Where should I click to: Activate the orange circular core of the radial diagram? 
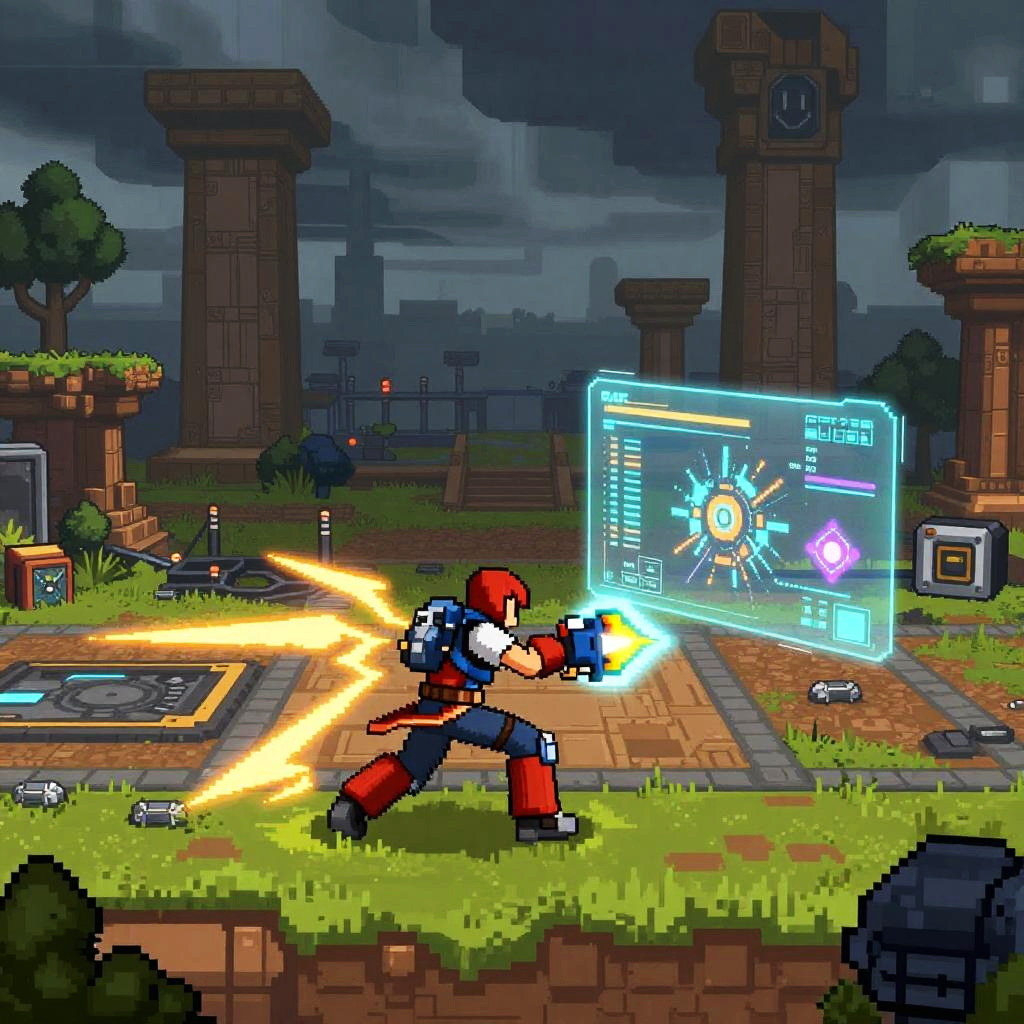[722, 517]
